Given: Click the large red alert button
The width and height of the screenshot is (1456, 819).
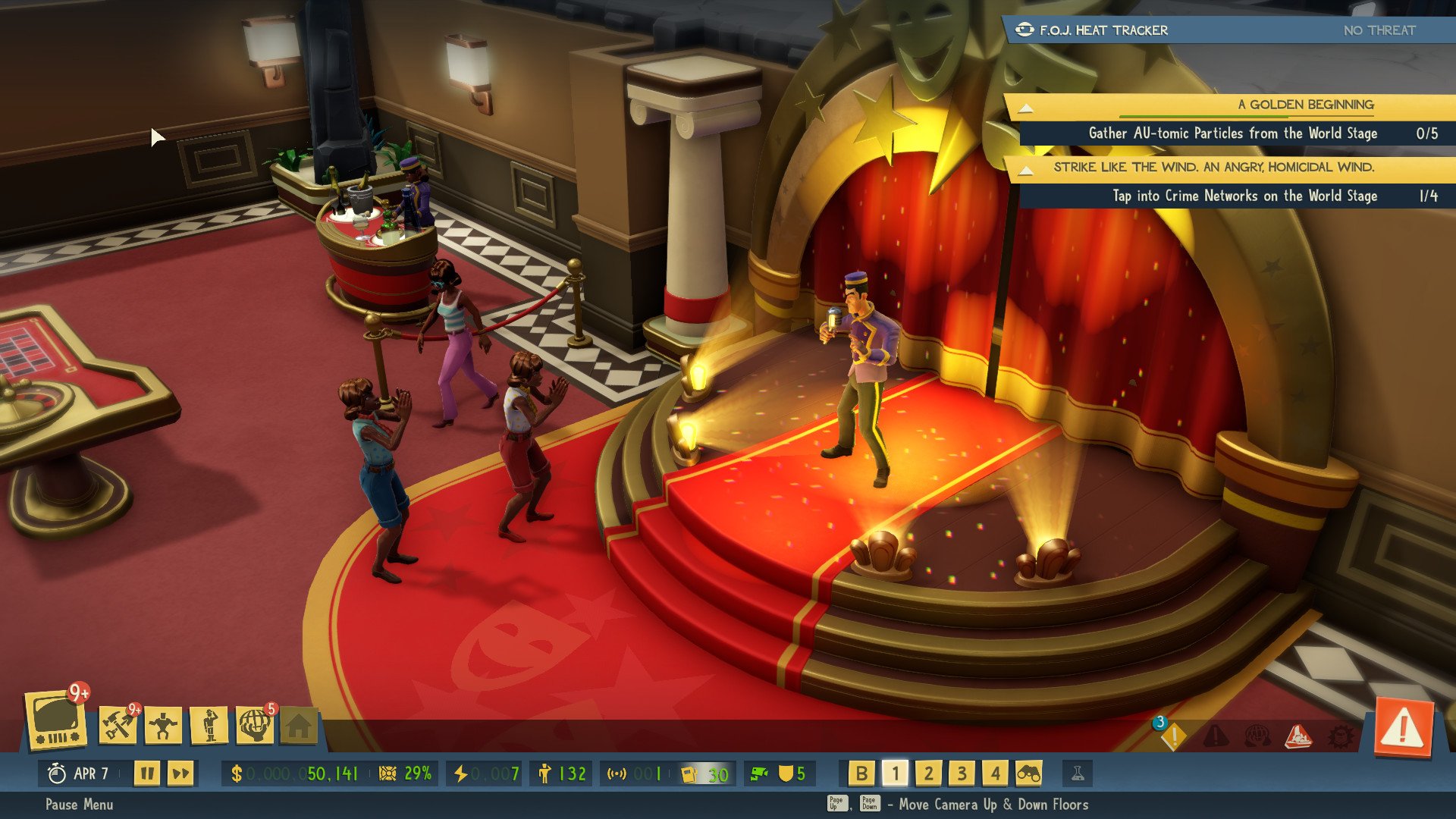Looking at the screenshot, I should 1403,729.
